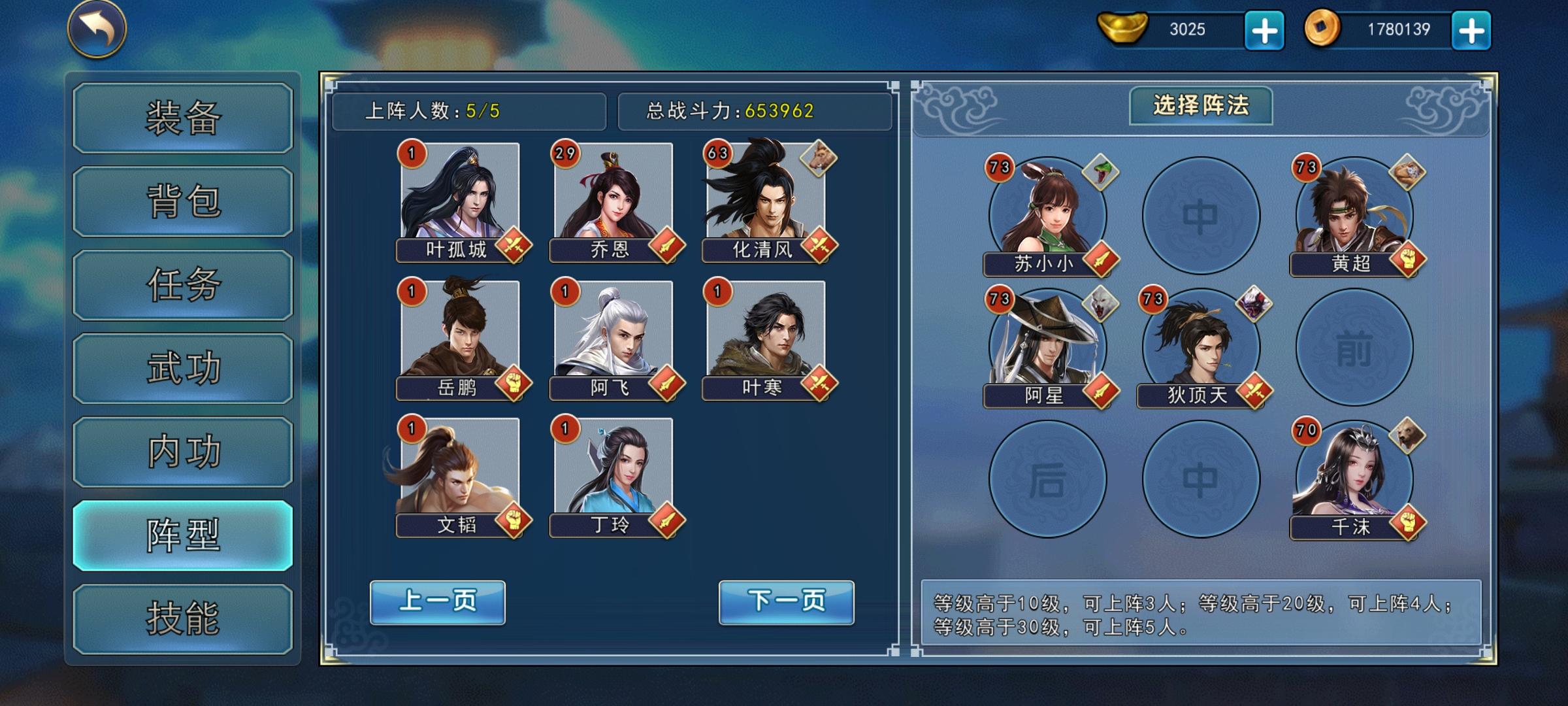This screenshot has height=706, width=1568.
Task: Click the plus button next to 3025
Action: point(1265,29)
